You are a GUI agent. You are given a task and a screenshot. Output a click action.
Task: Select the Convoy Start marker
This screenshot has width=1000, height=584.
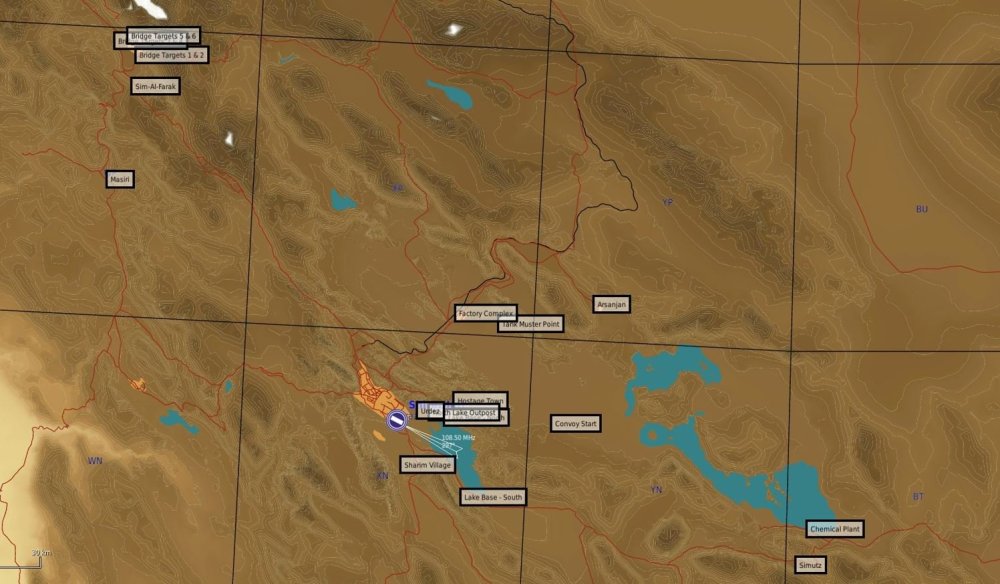click(576, 424)
